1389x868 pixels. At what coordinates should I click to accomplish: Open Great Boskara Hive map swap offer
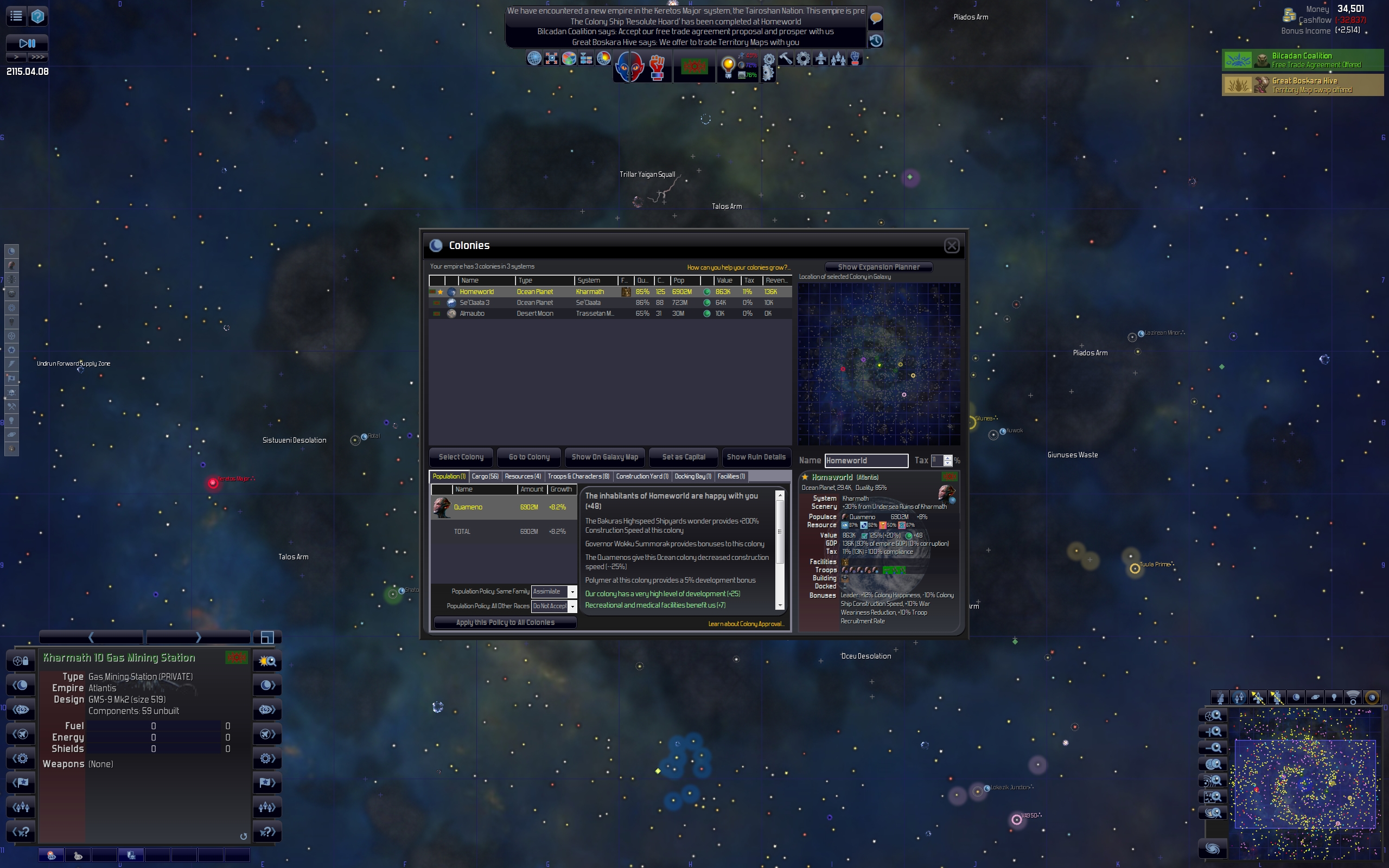tap(1302, 85)
